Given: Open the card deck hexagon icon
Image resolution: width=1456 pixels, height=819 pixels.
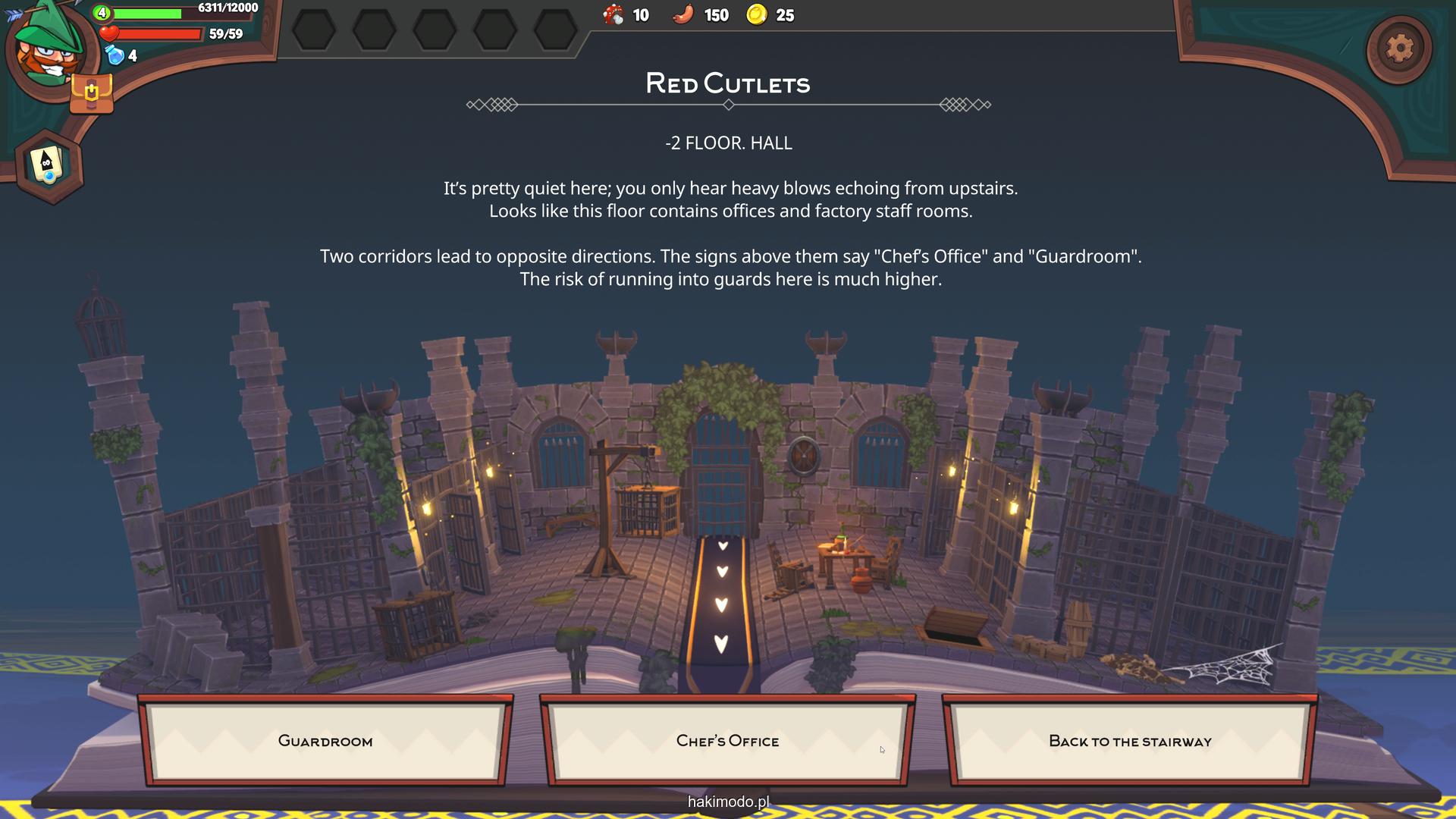Looking at the screenshot, I should pos(49,165).
